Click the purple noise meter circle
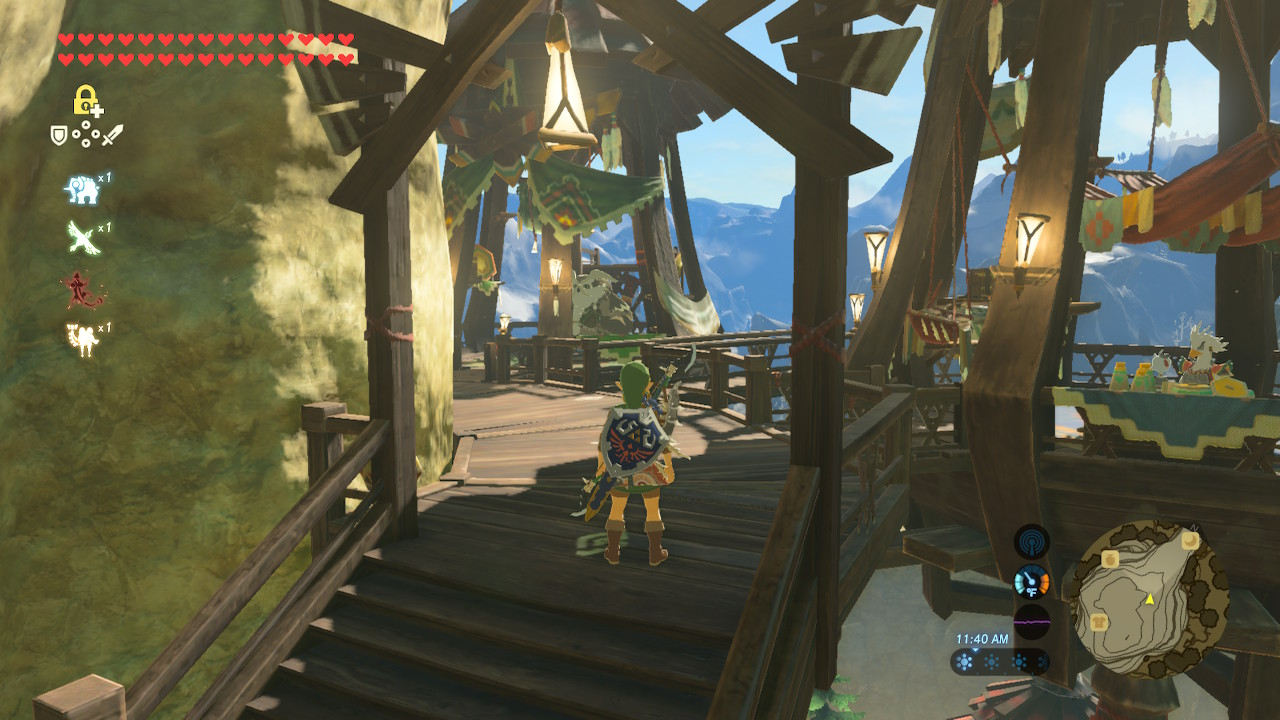 tap(1031, 621)
